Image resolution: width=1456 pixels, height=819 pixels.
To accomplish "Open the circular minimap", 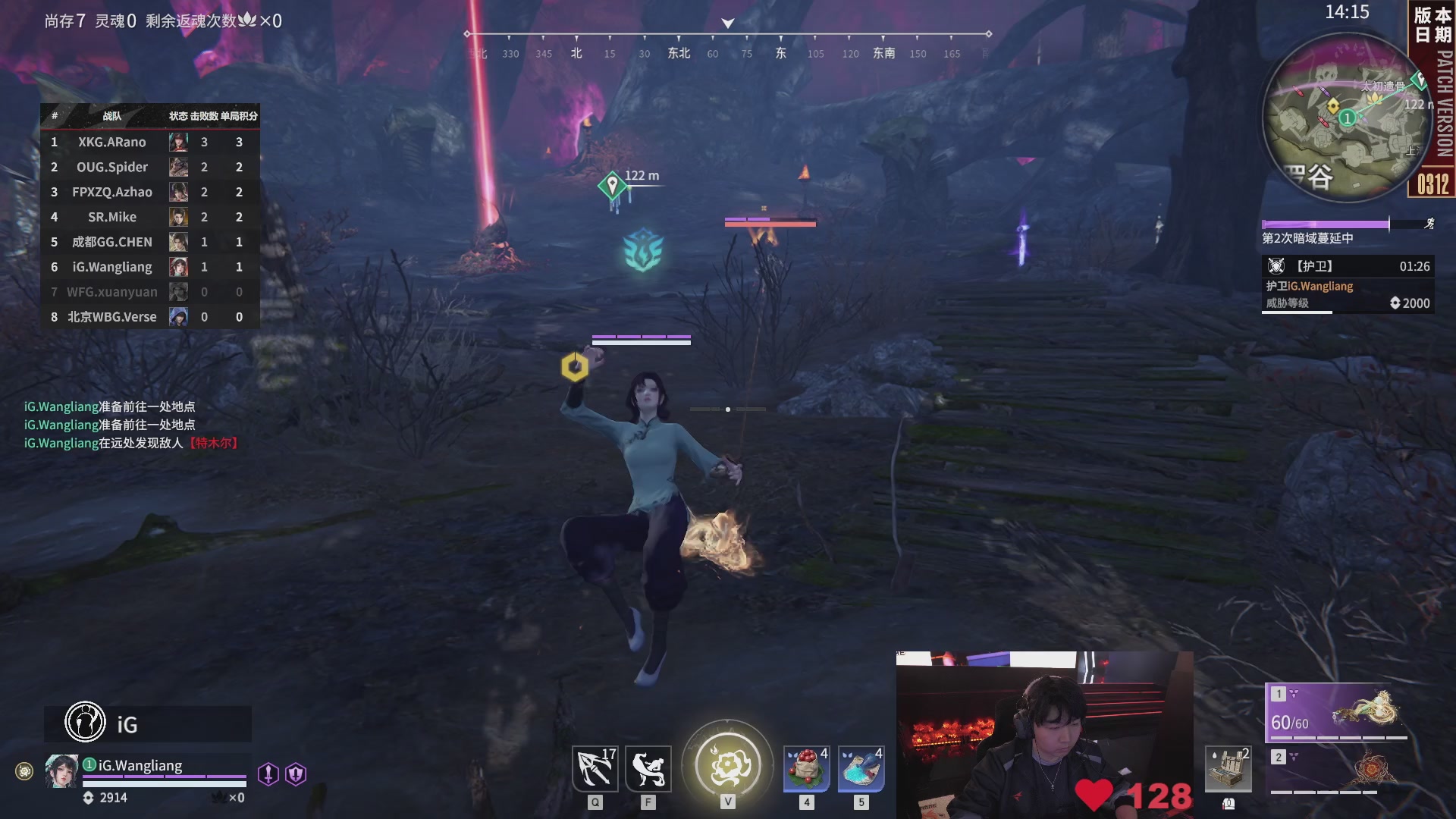I will tap(1338, 119).
